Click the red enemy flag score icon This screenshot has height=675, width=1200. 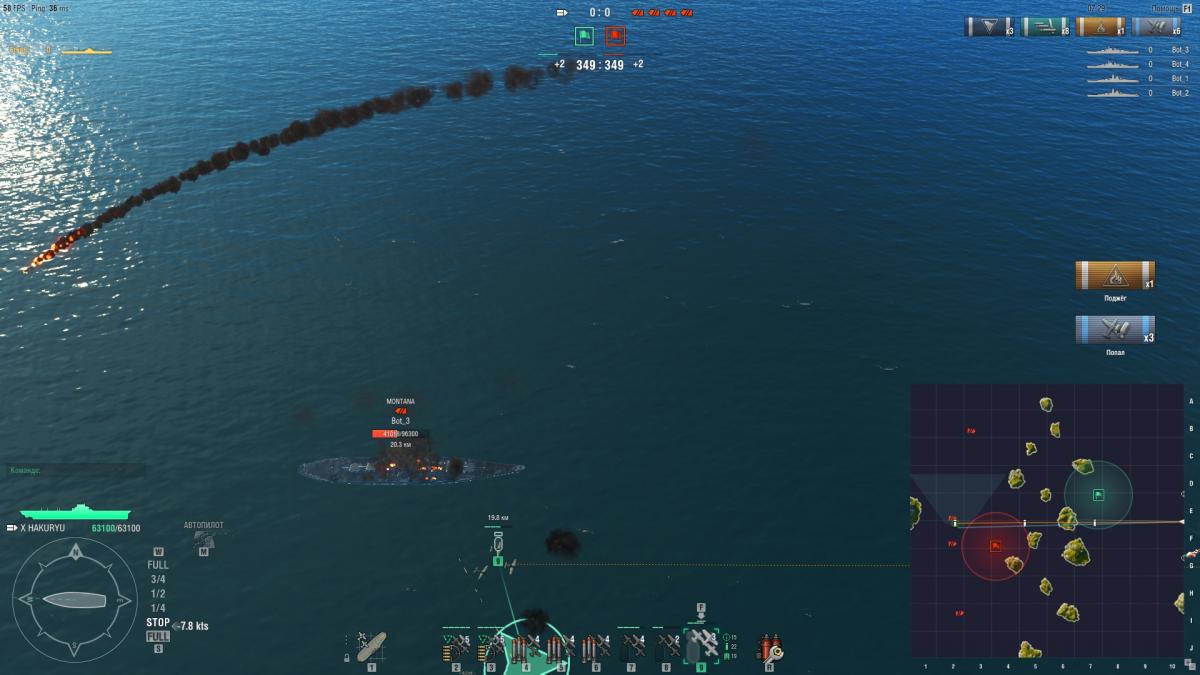coord(615,37)
